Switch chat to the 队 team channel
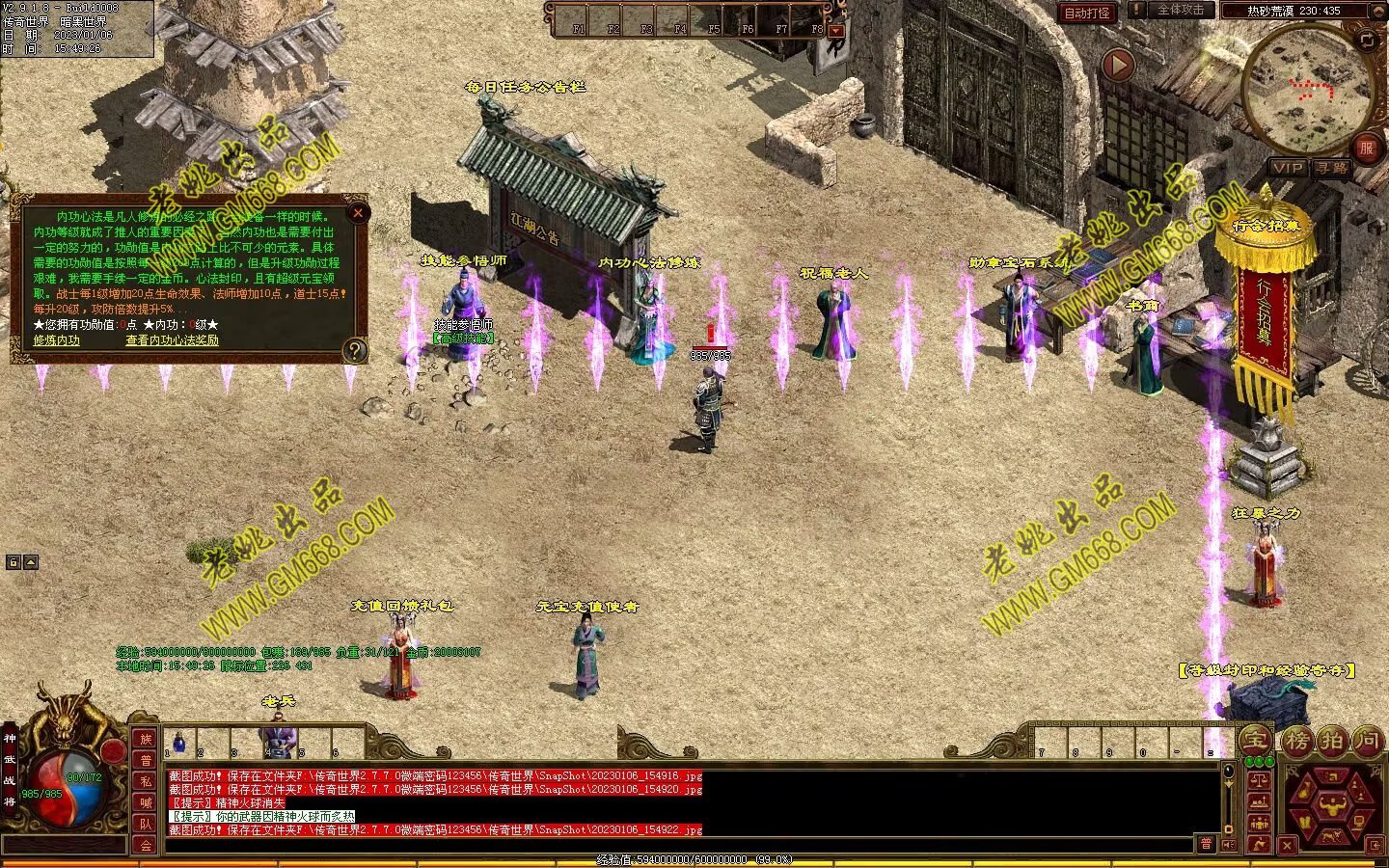The width and height of the screenshot is (1389, 868). 146,823
